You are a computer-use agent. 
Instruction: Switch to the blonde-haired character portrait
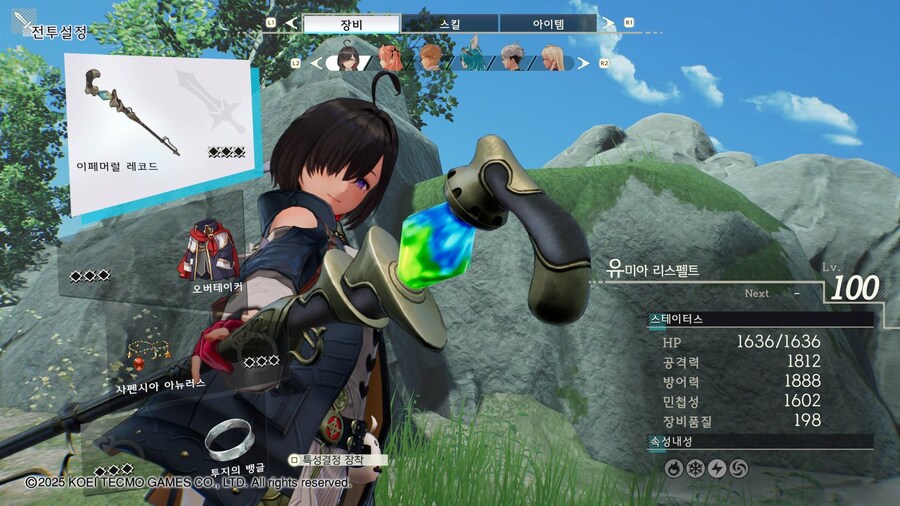(x=551, y=59)
